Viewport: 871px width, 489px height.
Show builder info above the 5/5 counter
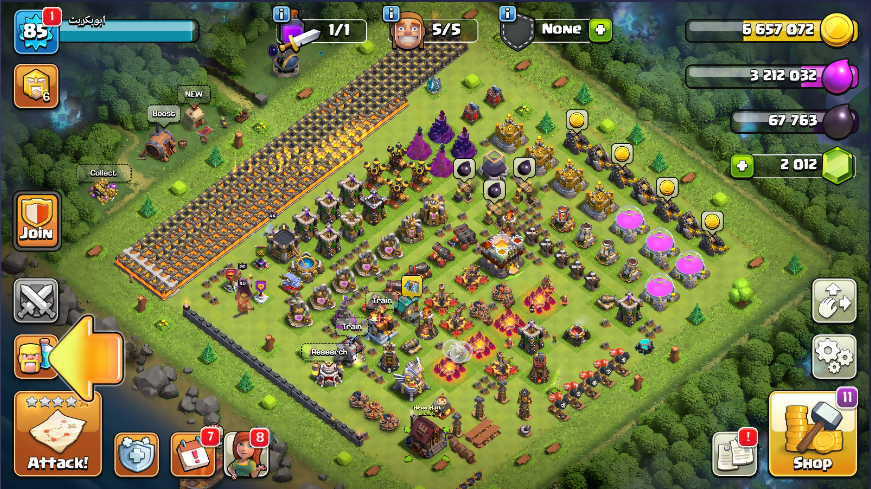(x=394, y=13)
